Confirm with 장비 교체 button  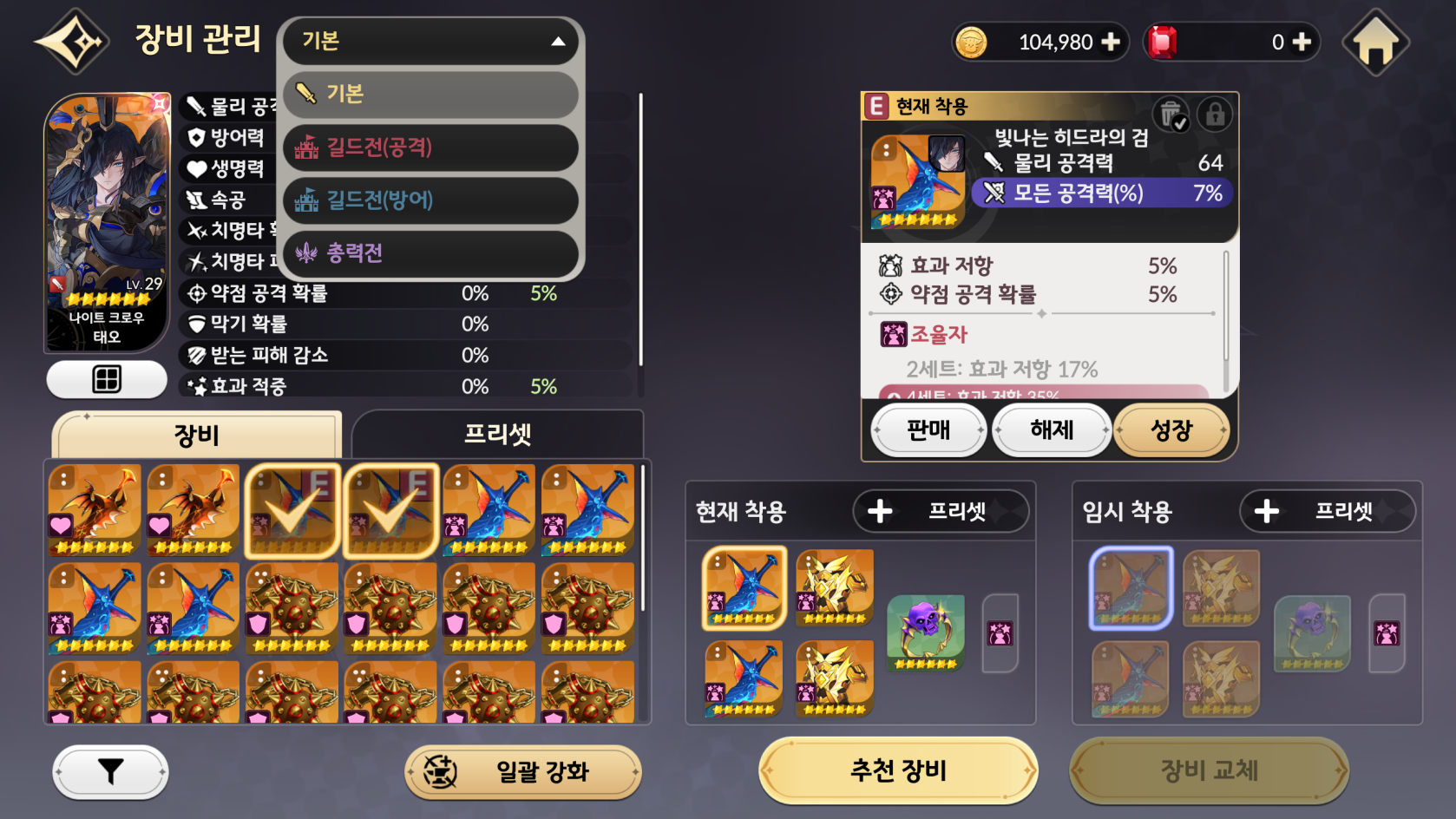click(x=1209, y=770)
